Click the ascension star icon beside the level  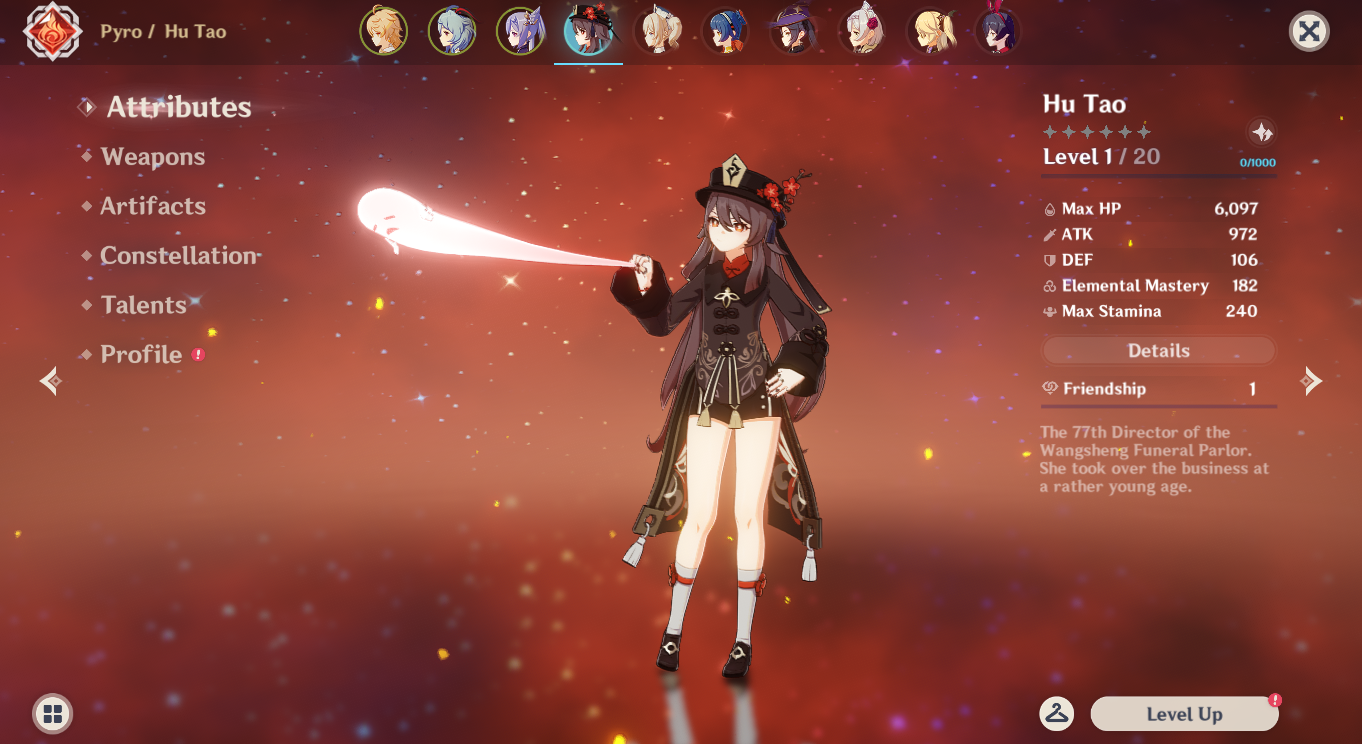1262,132
